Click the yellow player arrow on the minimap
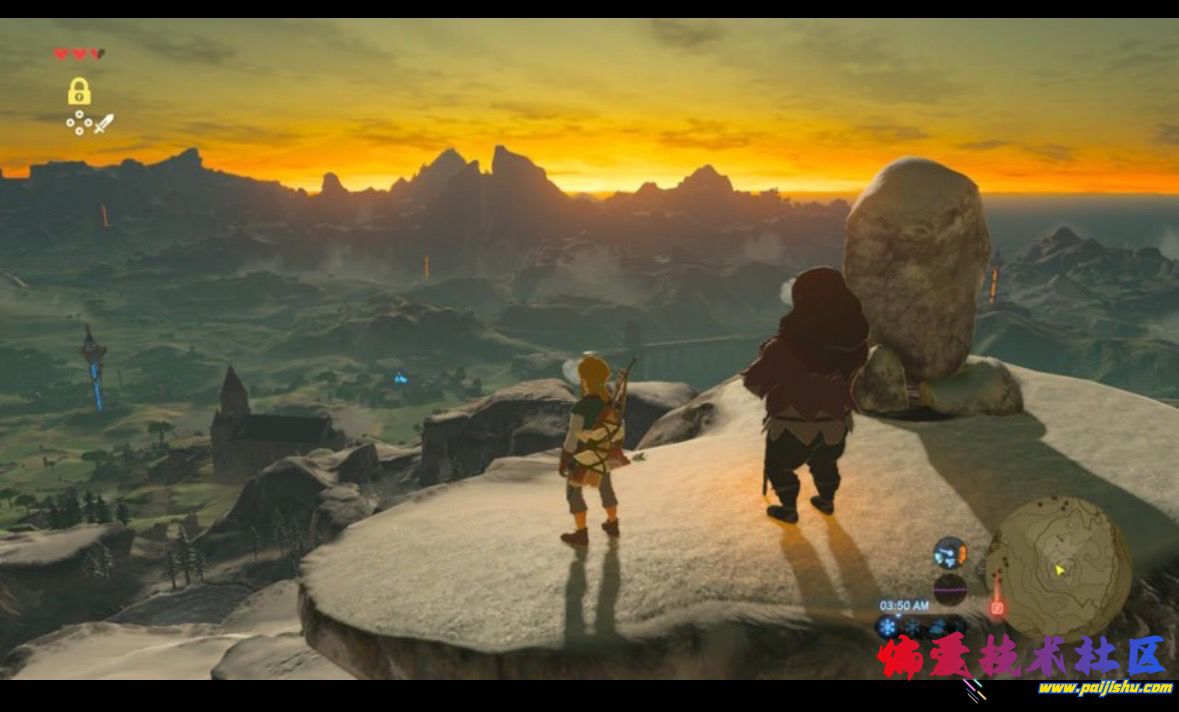The height and width of the screenshot is (712, 1179). pyautogui.click(x=1060, y=569)
